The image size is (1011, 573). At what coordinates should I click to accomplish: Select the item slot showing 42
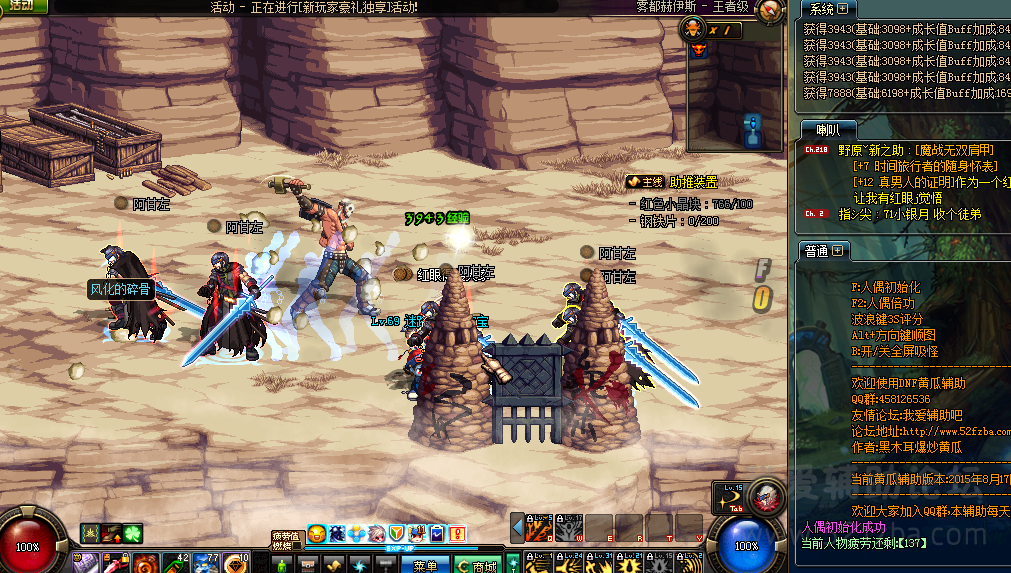click(x=176, y=563)
